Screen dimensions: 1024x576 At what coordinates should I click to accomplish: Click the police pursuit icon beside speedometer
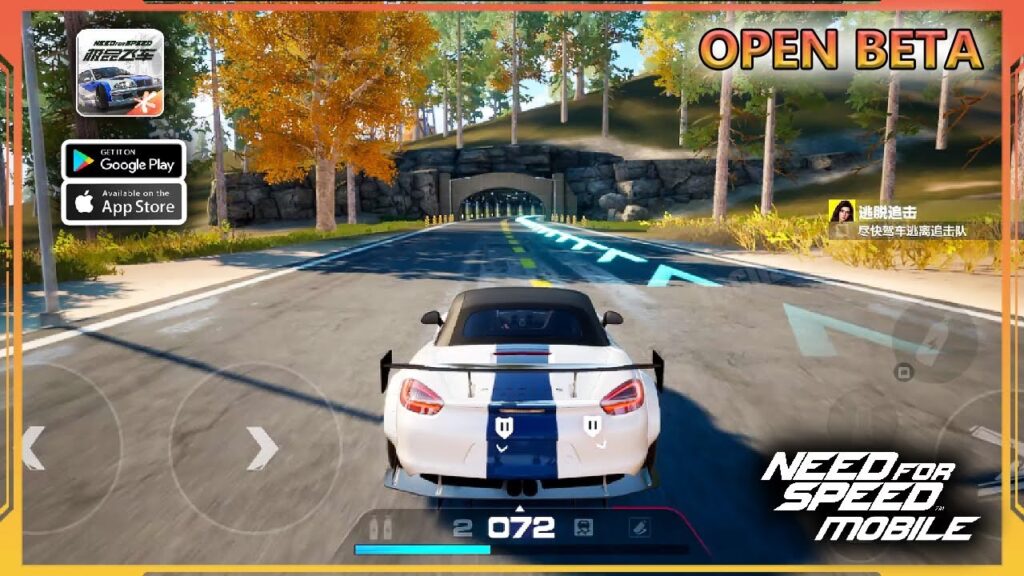(584, 528)
